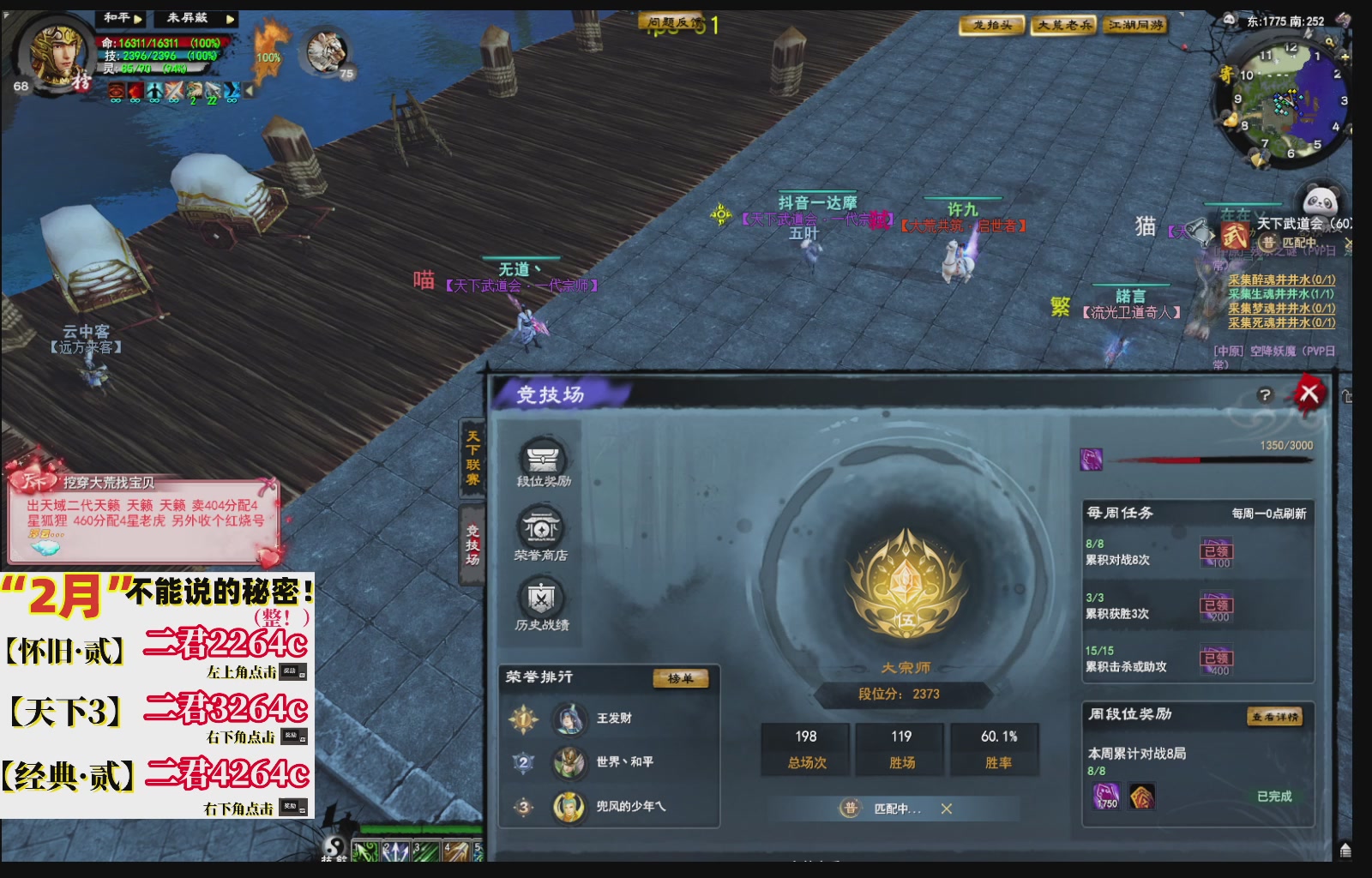1372x878 pixels.
Task: Toggle the 未屏蔽 blocking status
Action: tap(187, 19)
